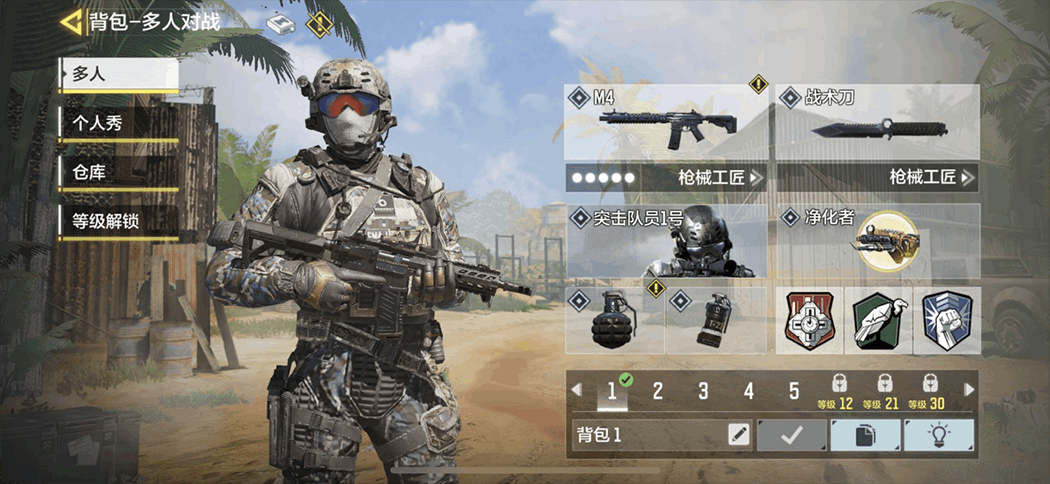The width and height of the screenshot is (1050, 484).
Task: Select the red perk icon
Action: (809, 321)
